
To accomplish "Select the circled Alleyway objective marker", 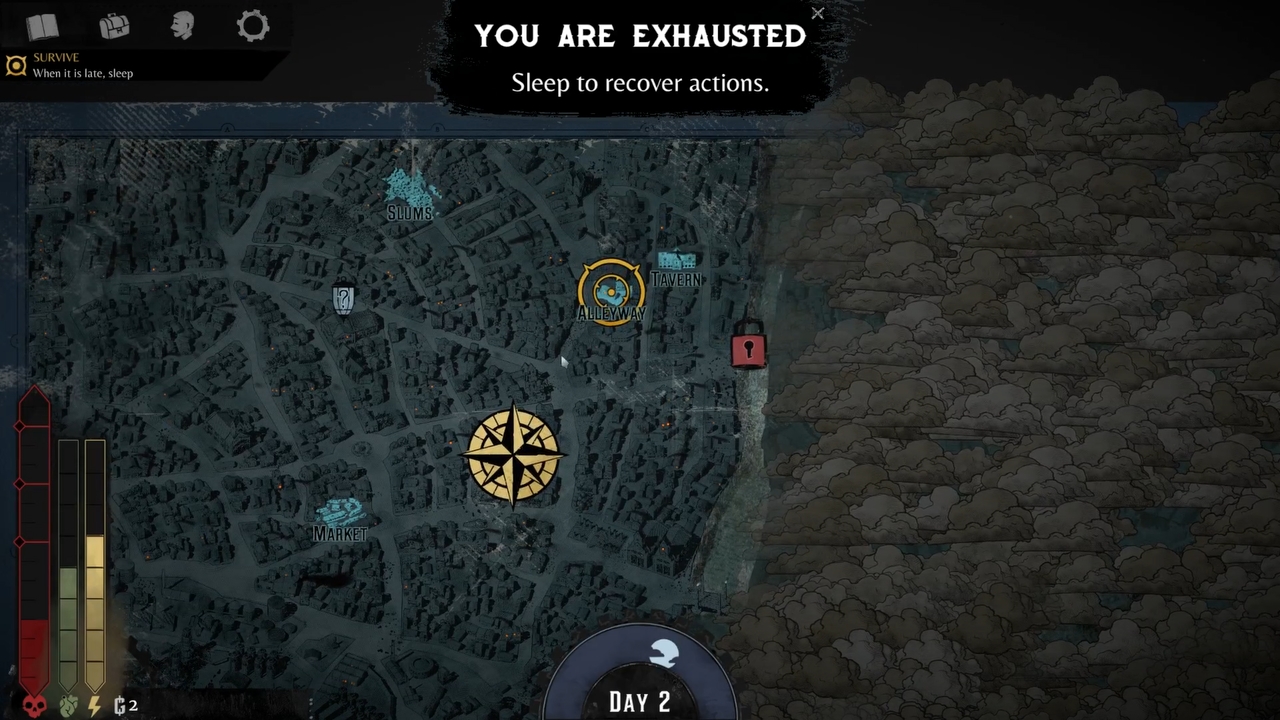I will (610, 291).
